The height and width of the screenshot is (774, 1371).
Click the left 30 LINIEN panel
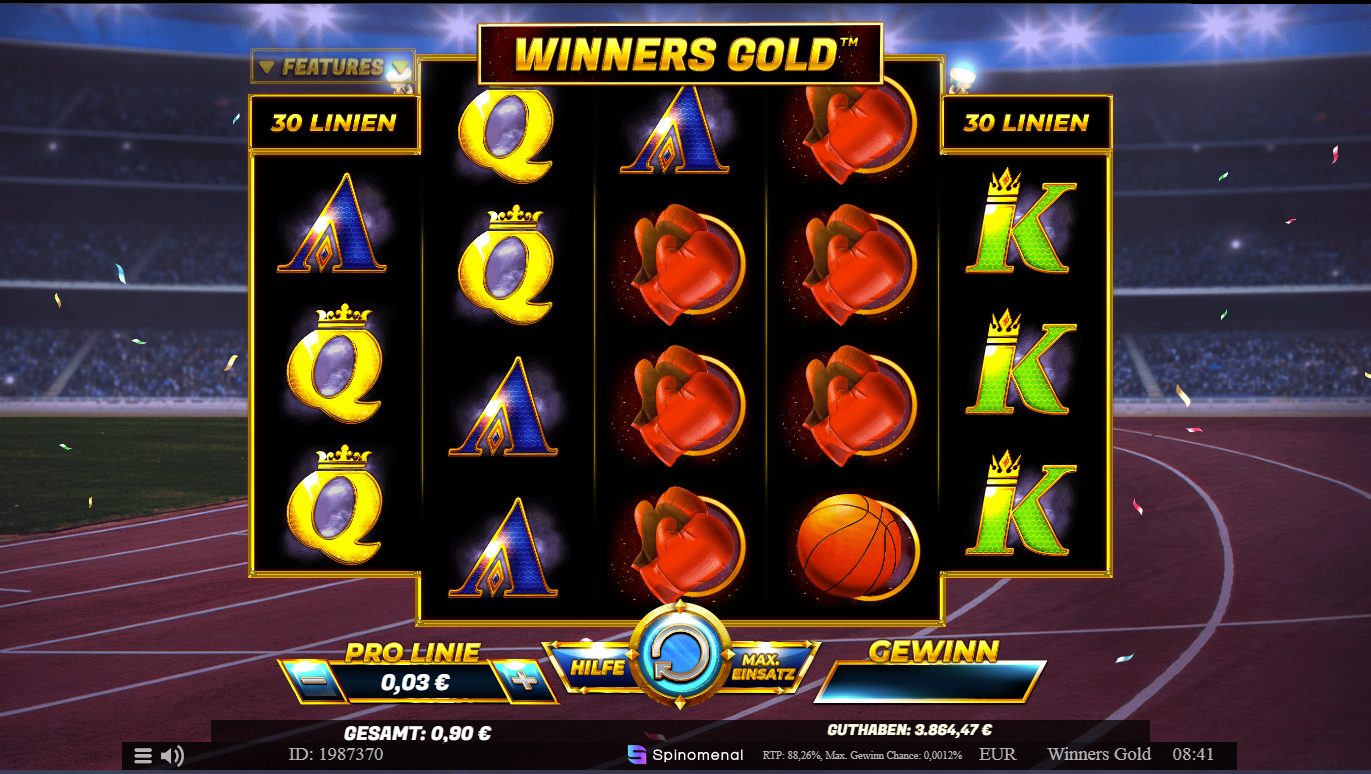[x=334, y=122]
